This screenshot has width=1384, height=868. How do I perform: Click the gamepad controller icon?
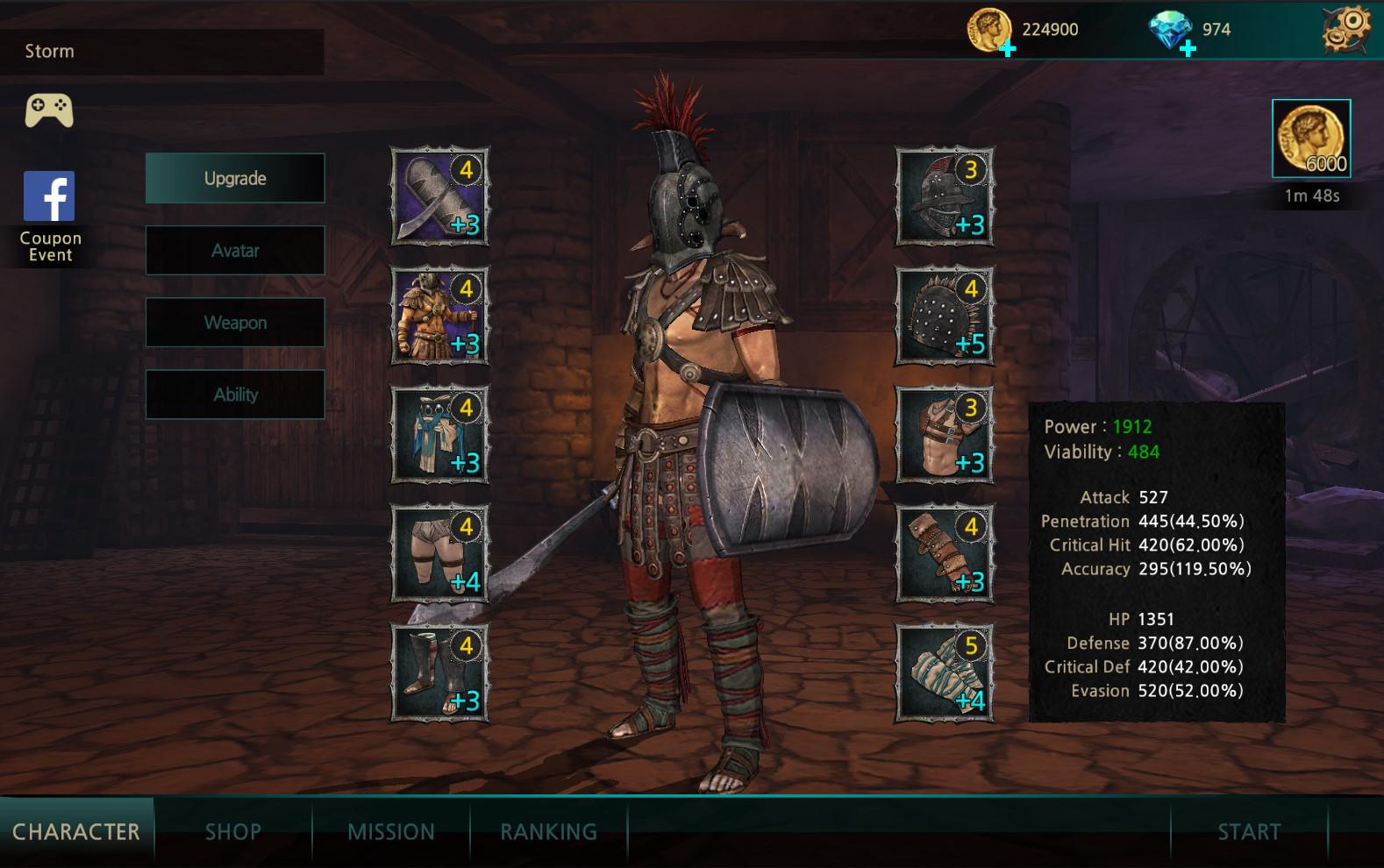coord(49,110)
